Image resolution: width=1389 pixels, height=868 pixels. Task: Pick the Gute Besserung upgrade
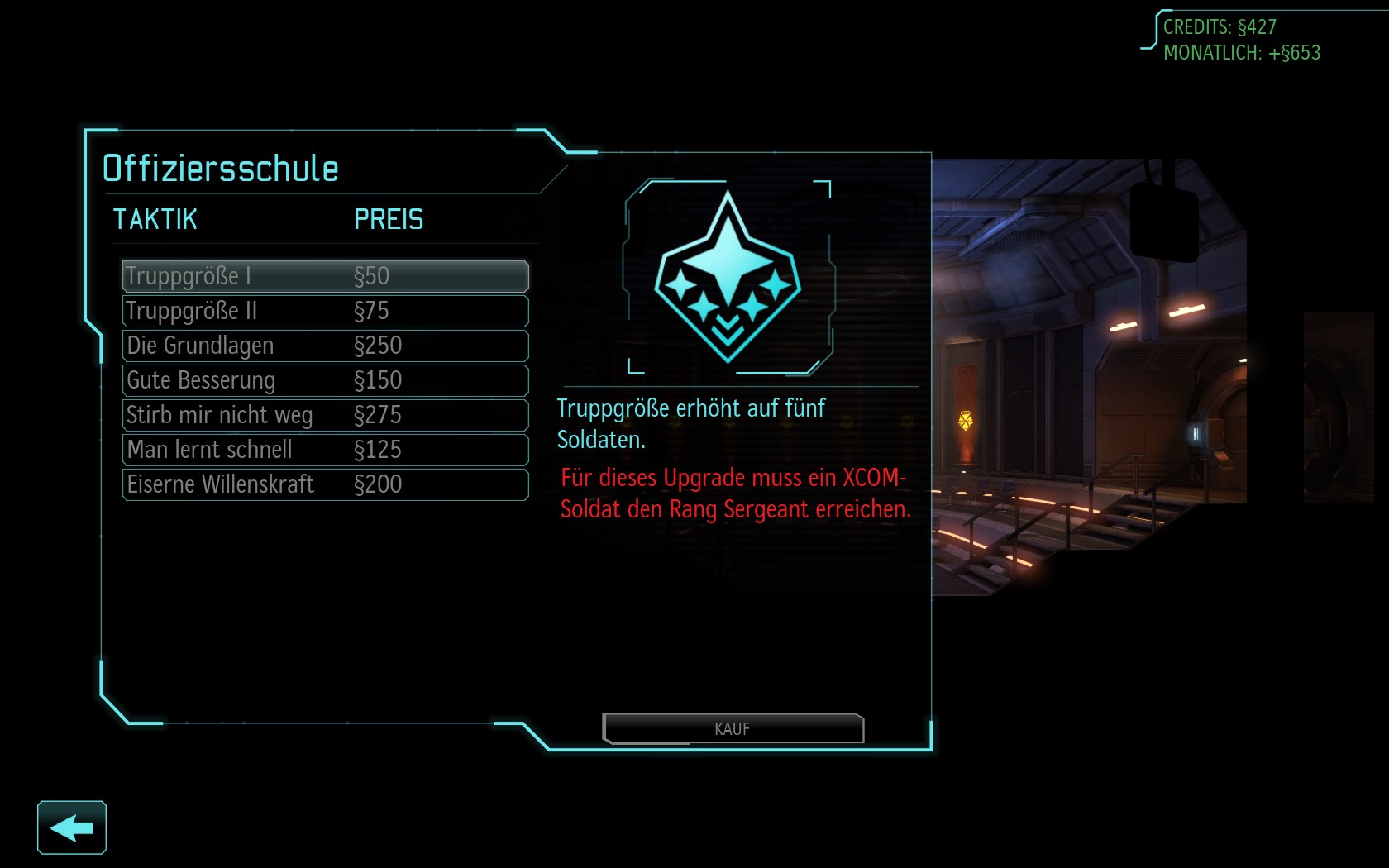(x=325, y=380)
